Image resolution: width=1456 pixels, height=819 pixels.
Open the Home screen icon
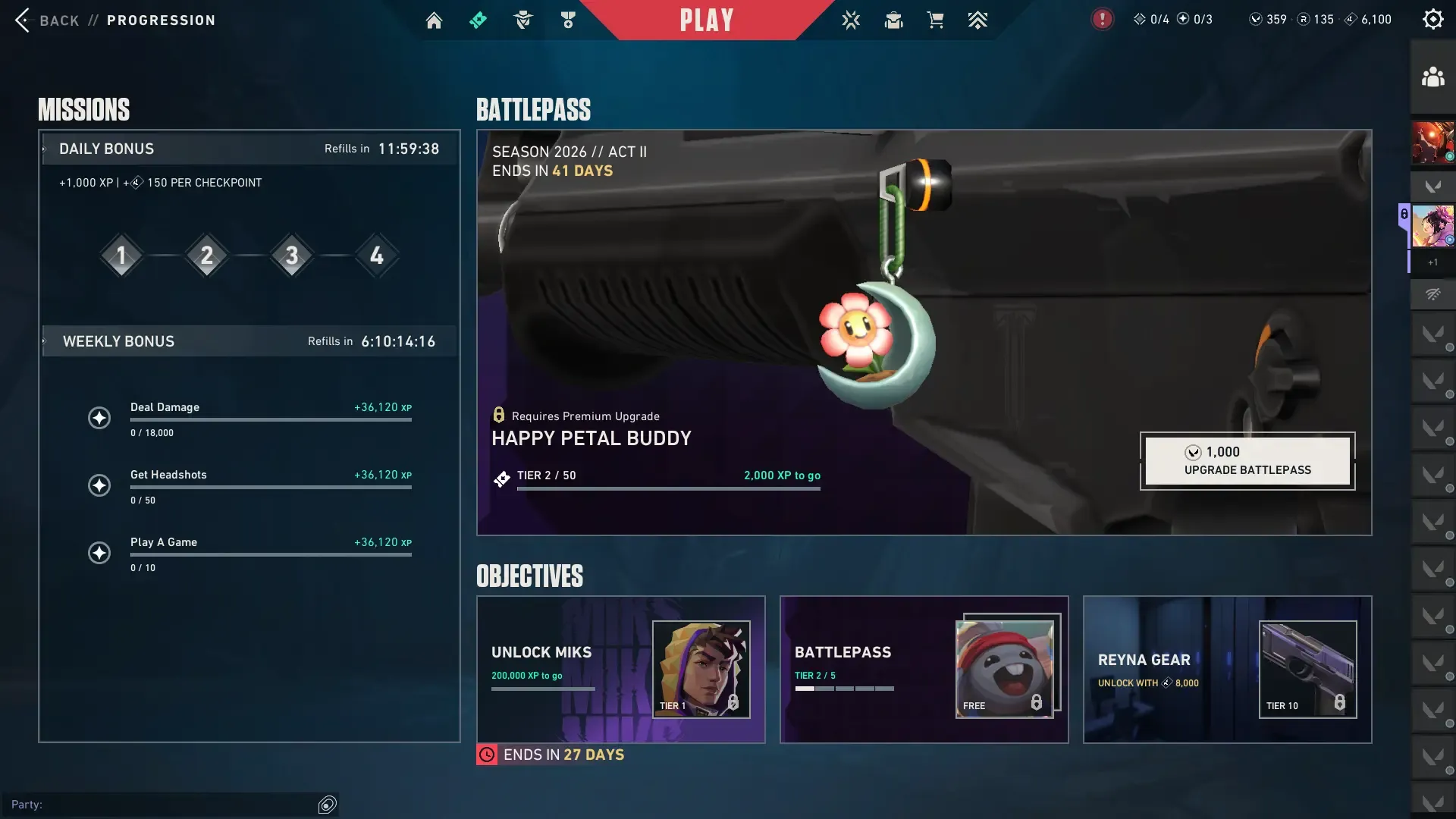434,20
